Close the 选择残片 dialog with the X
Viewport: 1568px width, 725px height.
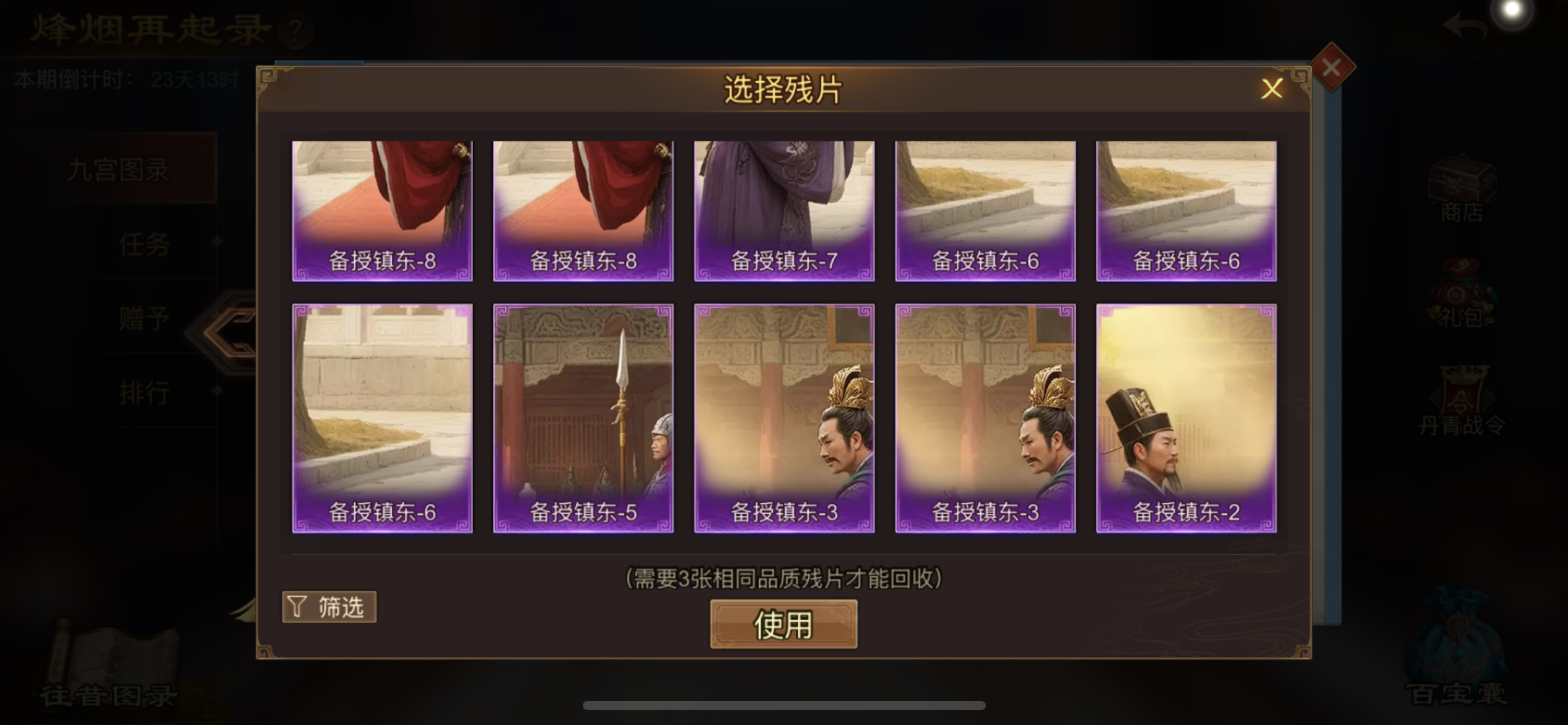pyautogui.click(x=1273, y=89)
